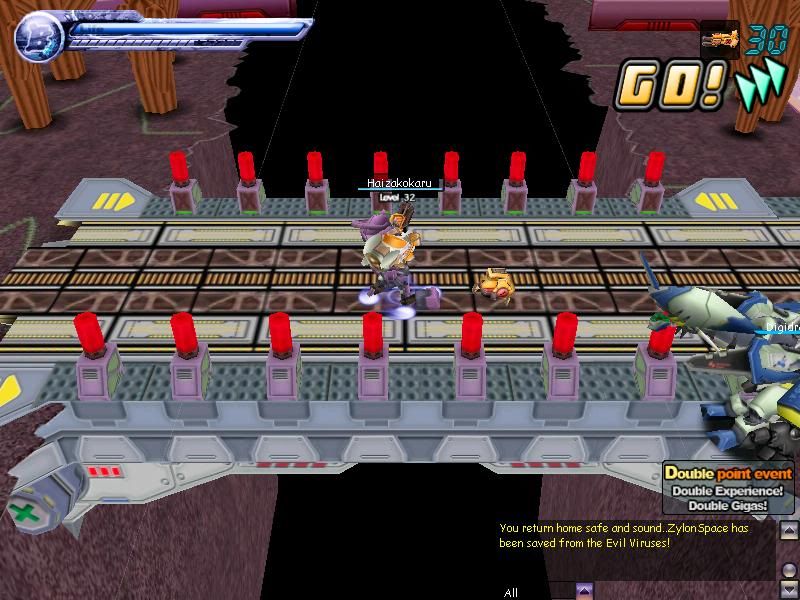Image resolution: width=800 pixels, height=600 pixels.
Task: Open the chat channel selector labeled All
Action: 511,593
